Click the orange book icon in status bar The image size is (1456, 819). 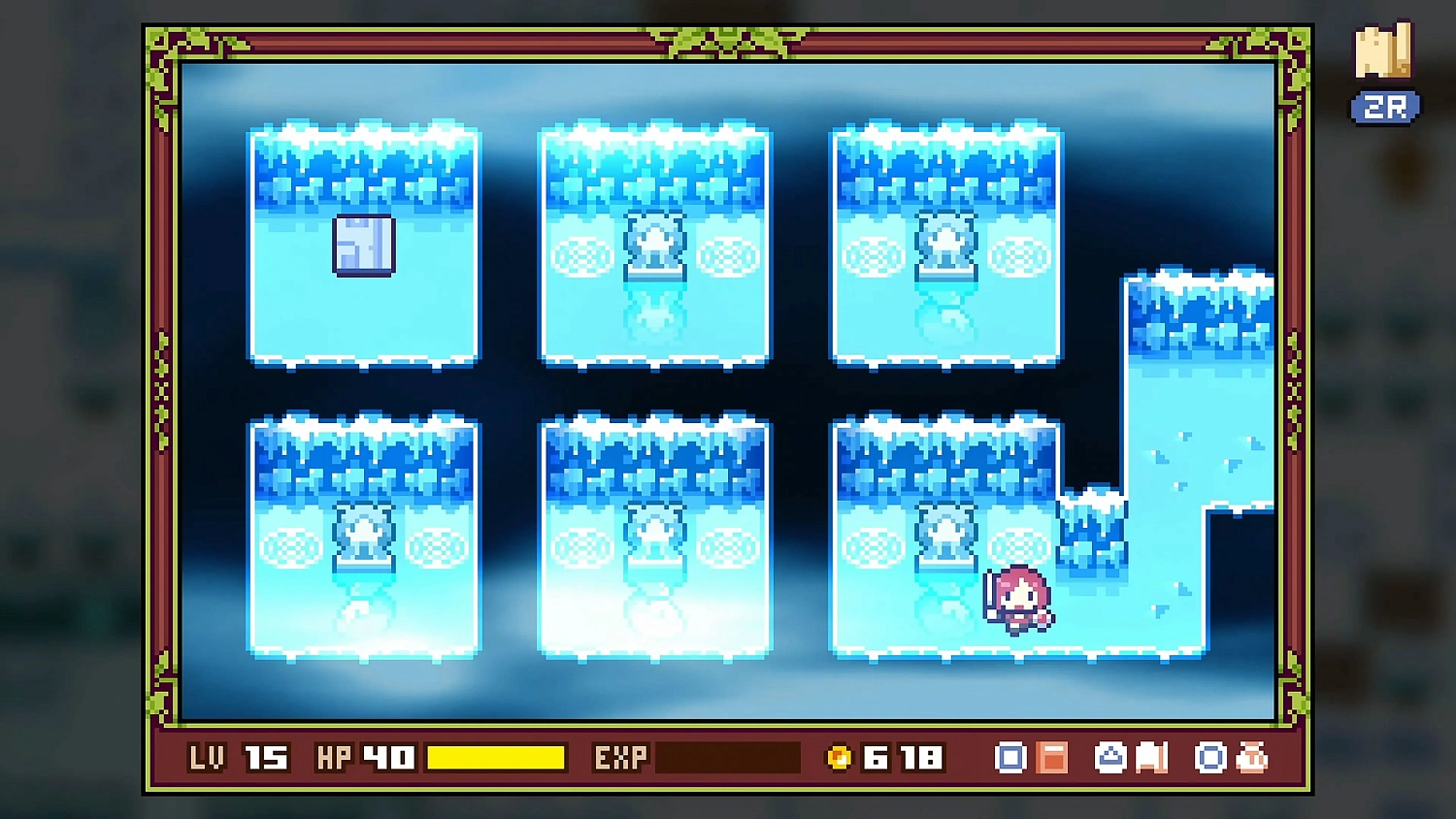(x=1051, y=757)
